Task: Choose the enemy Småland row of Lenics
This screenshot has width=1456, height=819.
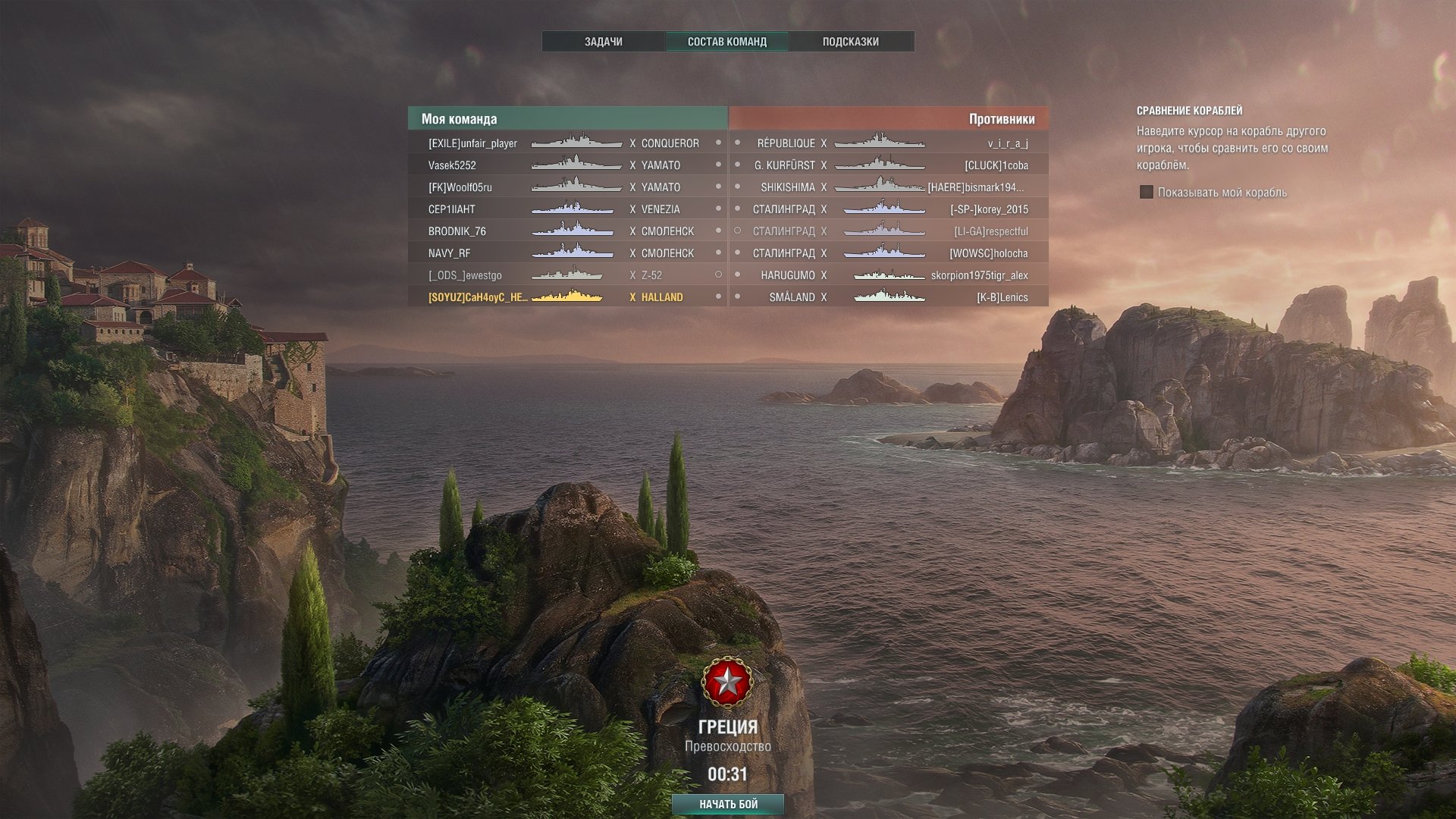Action: click(889, 297)
